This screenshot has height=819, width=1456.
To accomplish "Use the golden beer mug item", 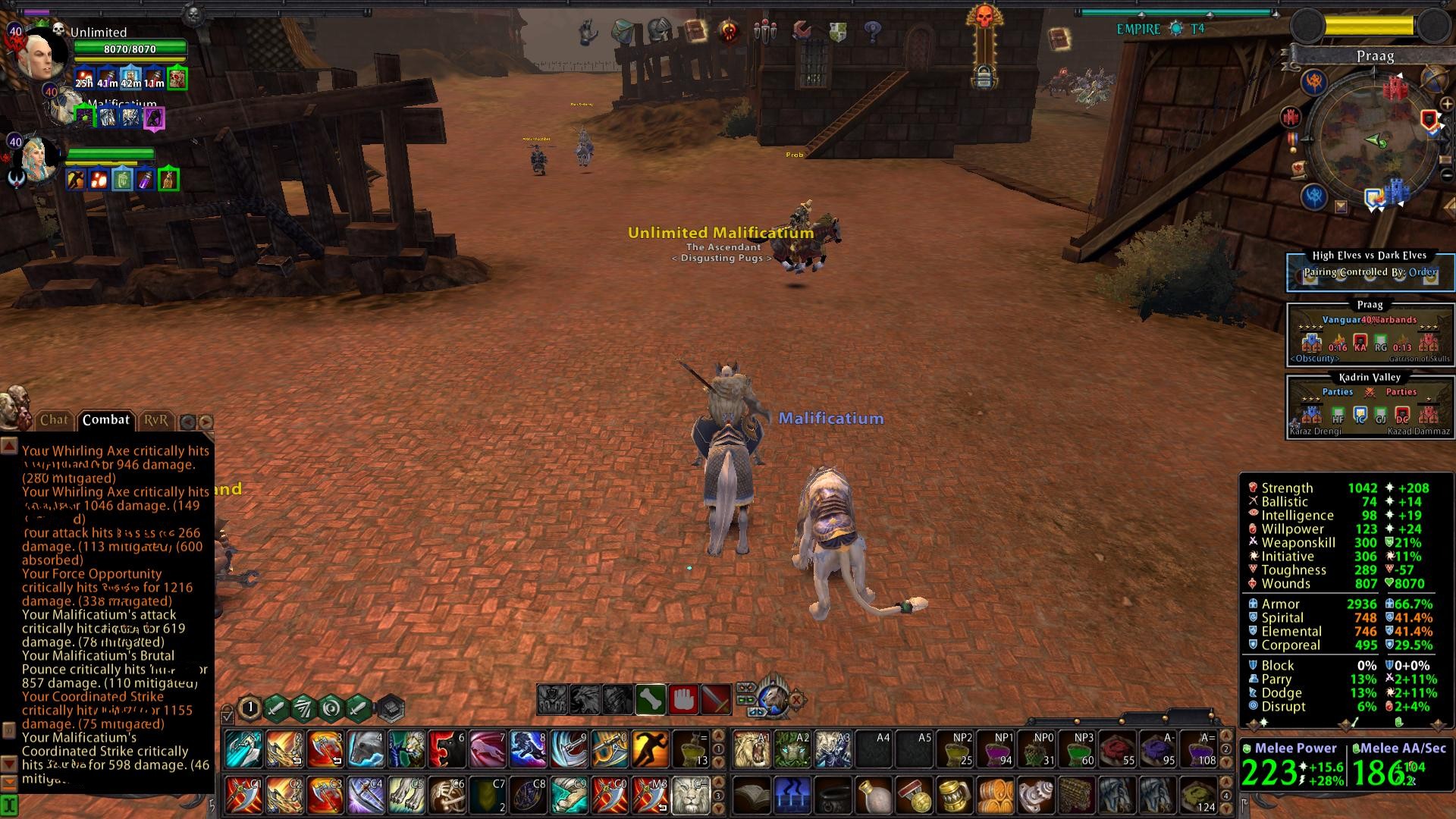I will [955, 795].
